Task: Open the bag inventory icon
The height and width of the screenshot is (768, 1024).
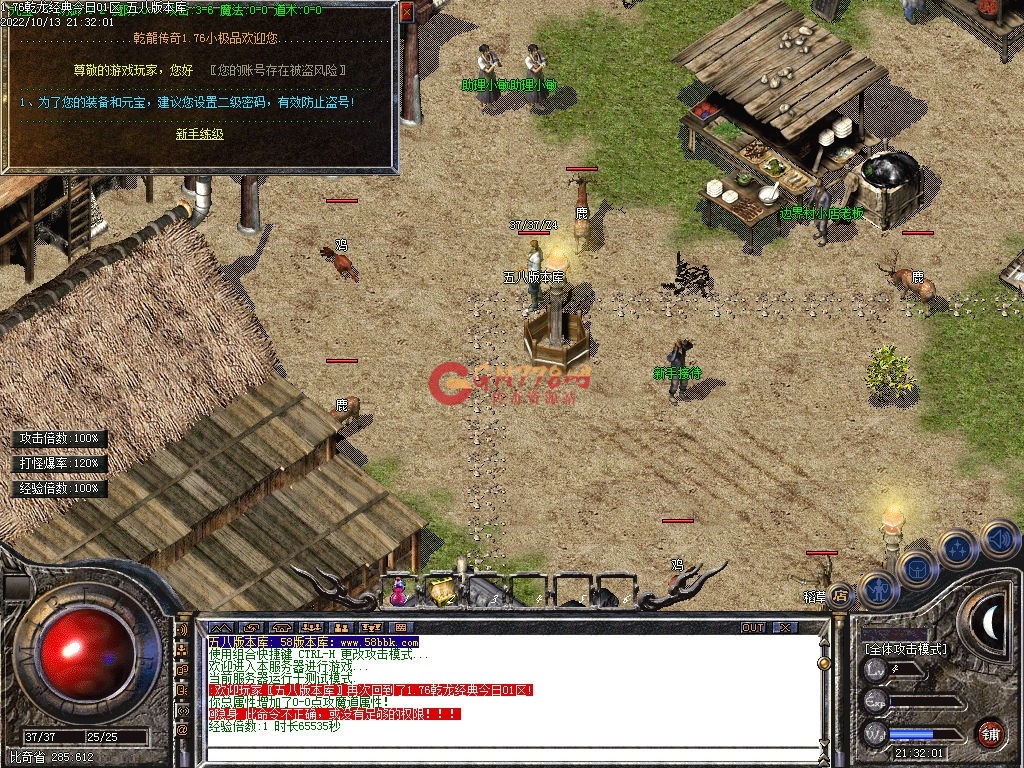Action: pyautogui.click(x=917, y=569)
